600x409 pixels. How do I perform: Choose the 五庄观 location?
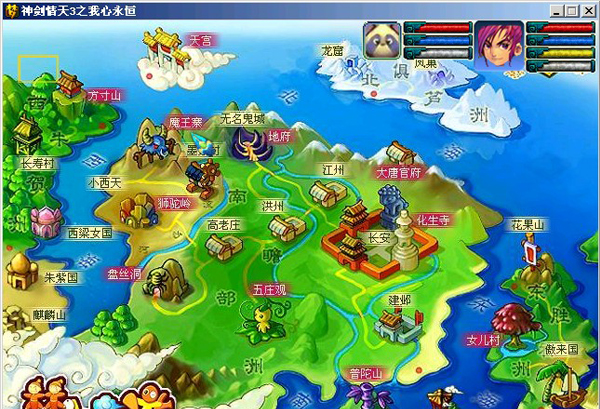pos(268,289)
